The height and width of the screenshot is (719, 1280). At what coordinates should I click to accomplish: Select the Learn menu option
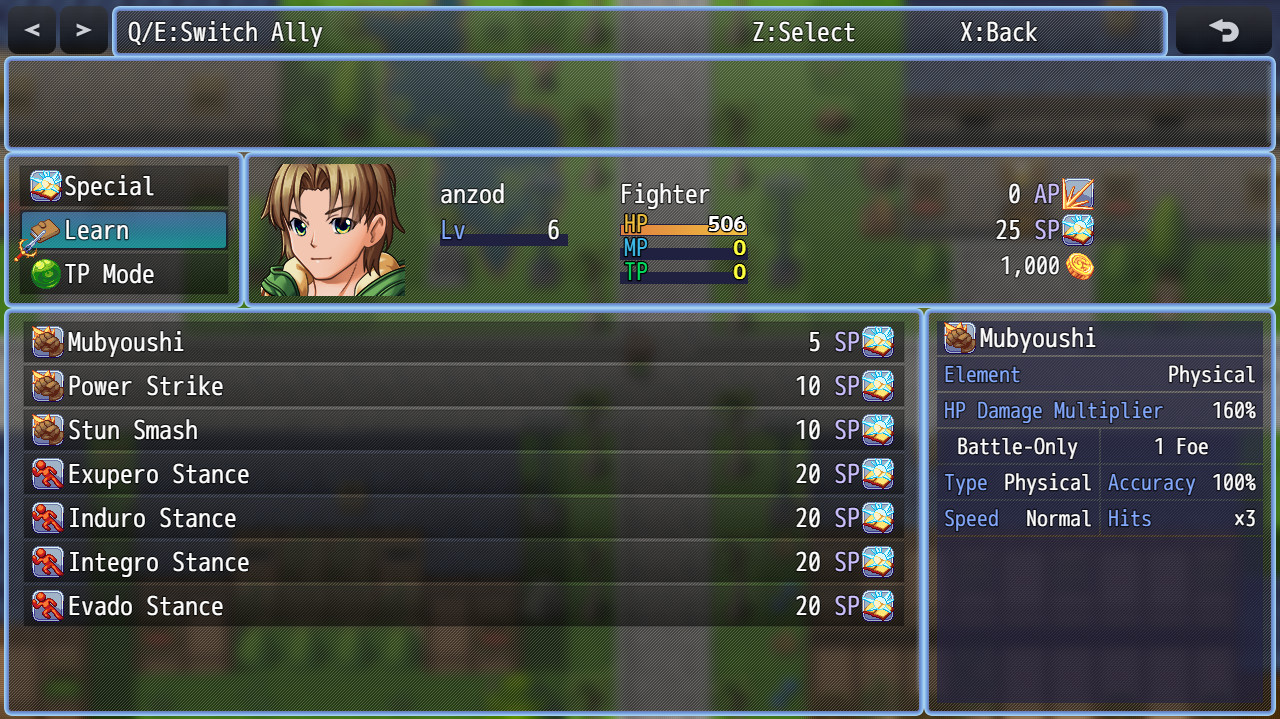coord(125,231)
